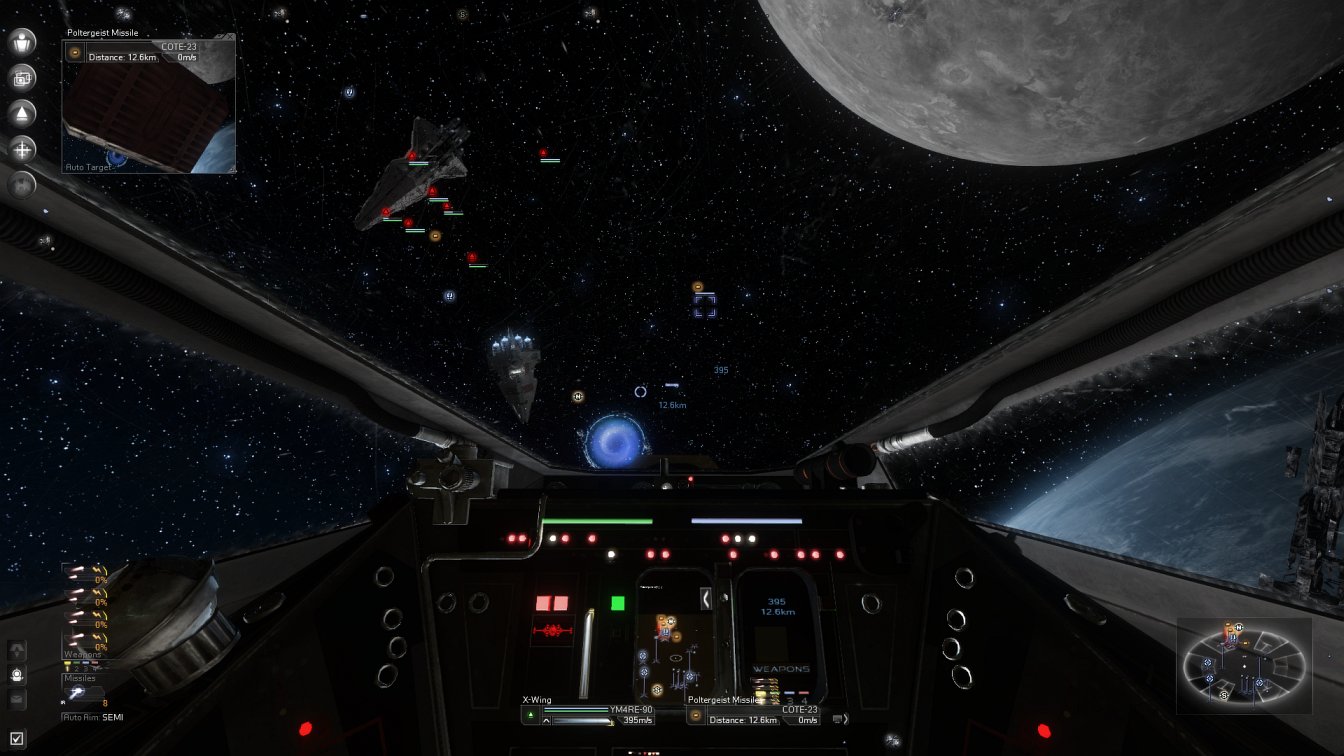Open the astronaut helmet crew icon
Screen dimensions: 1344x756
(x=17, y=675)
